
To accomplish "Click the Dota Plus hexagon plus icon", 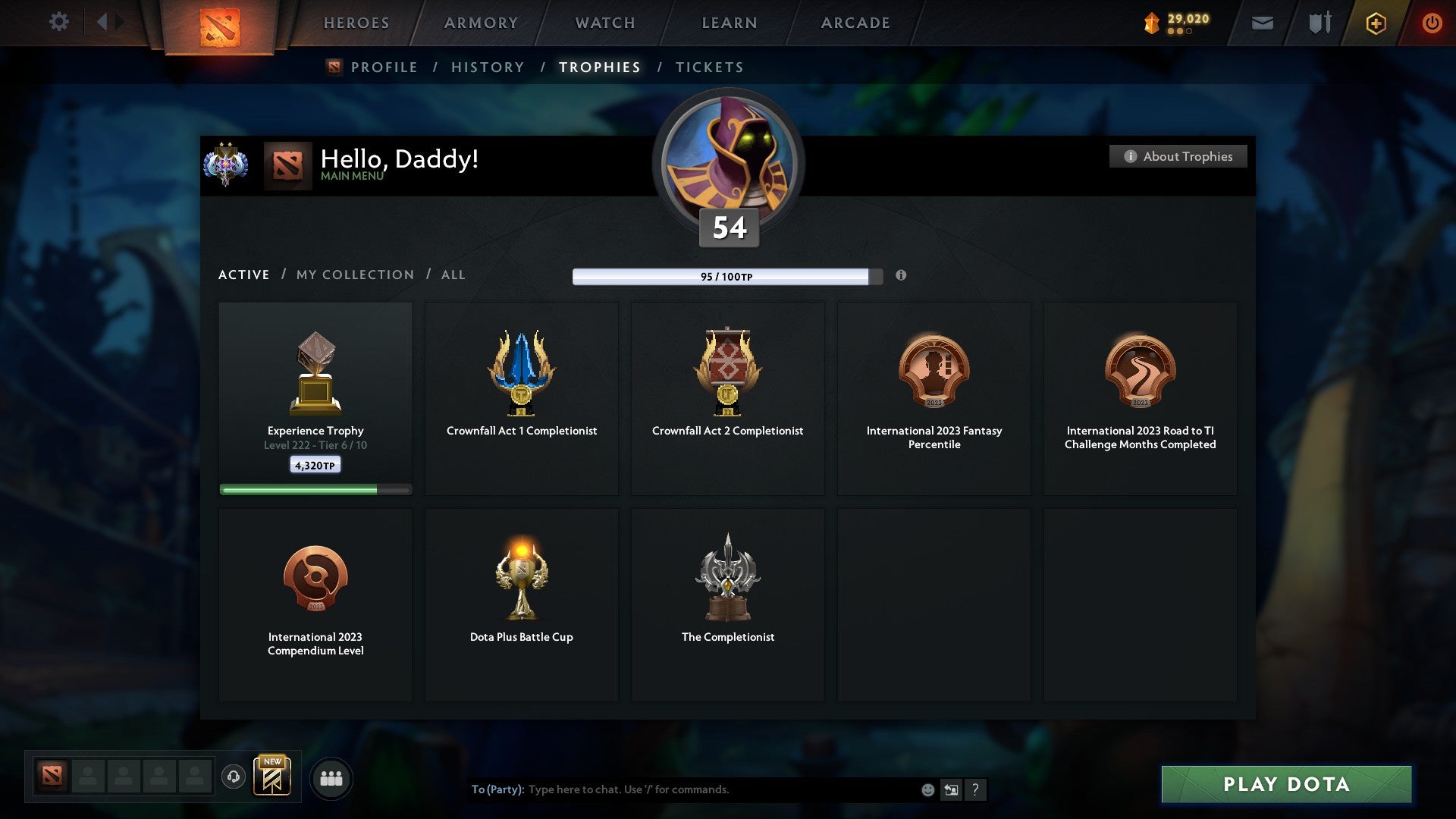I will [x=1375, y=23].
